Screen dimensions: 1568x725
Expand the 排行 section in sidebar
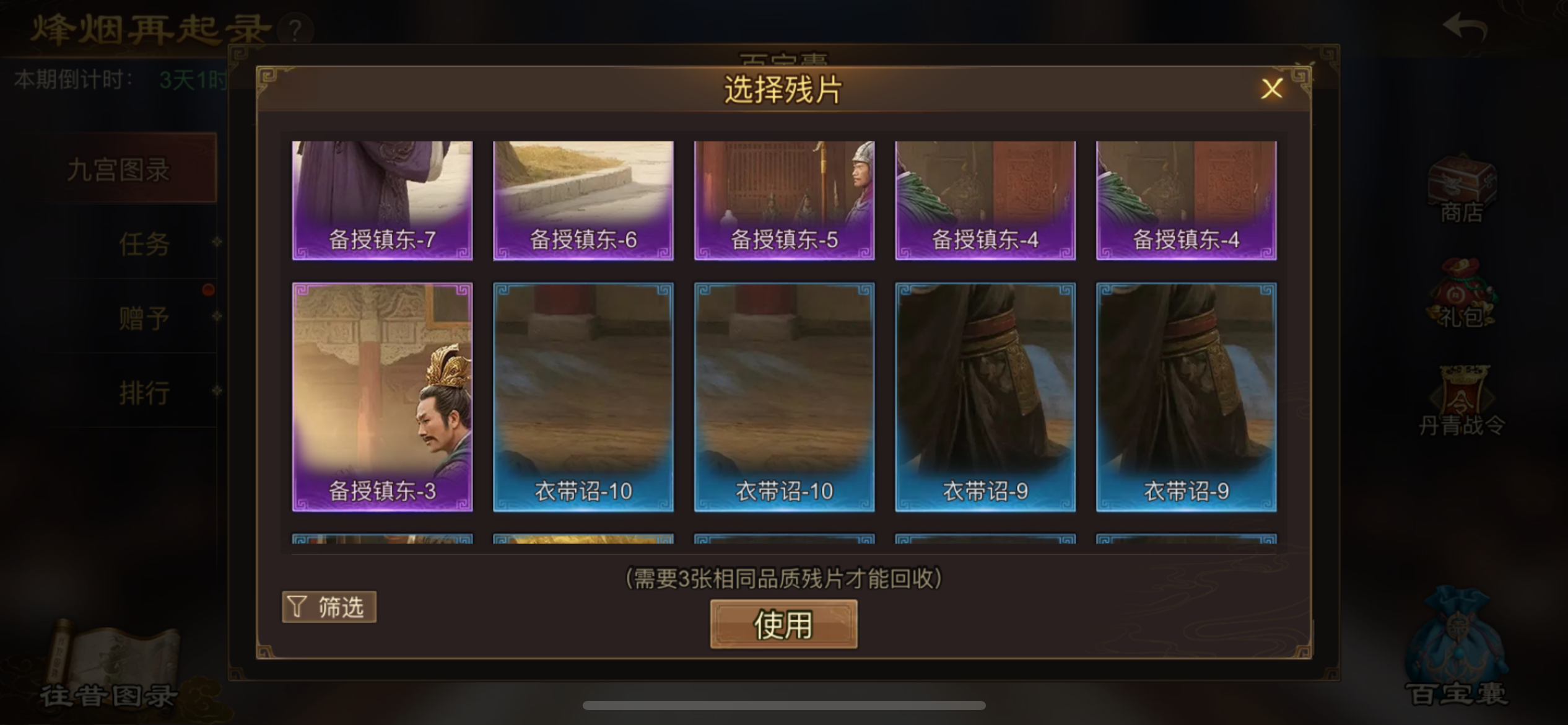[x=144, y=392]
